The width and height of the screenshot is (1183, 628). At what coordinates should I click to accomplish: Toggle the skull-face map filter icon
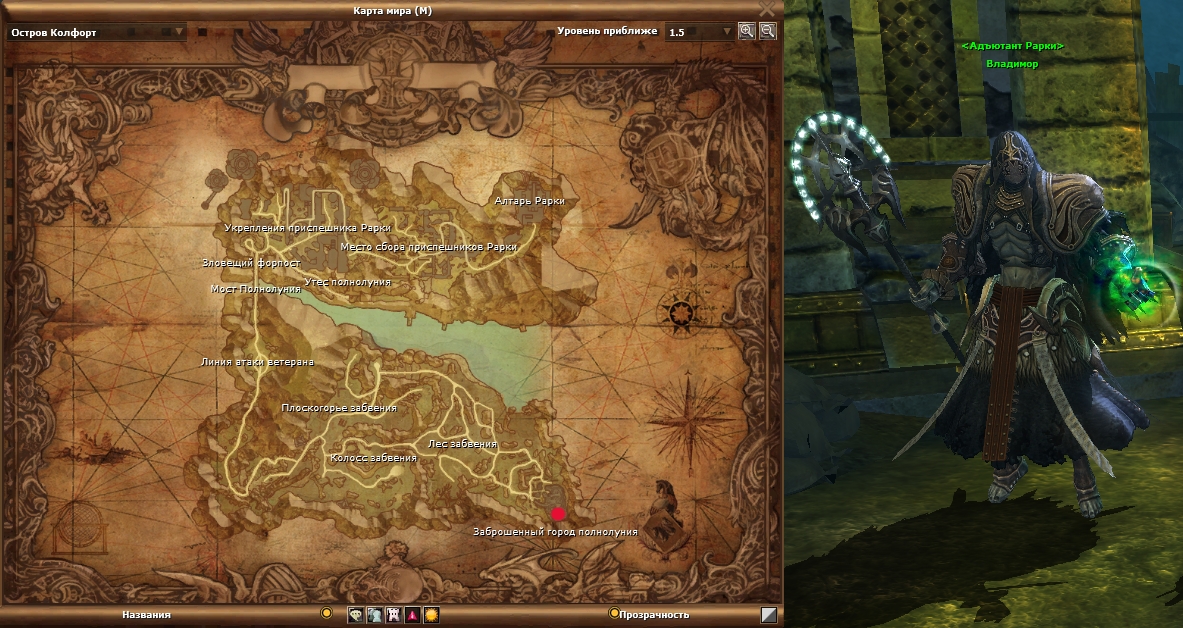click(x=355, y=615)
